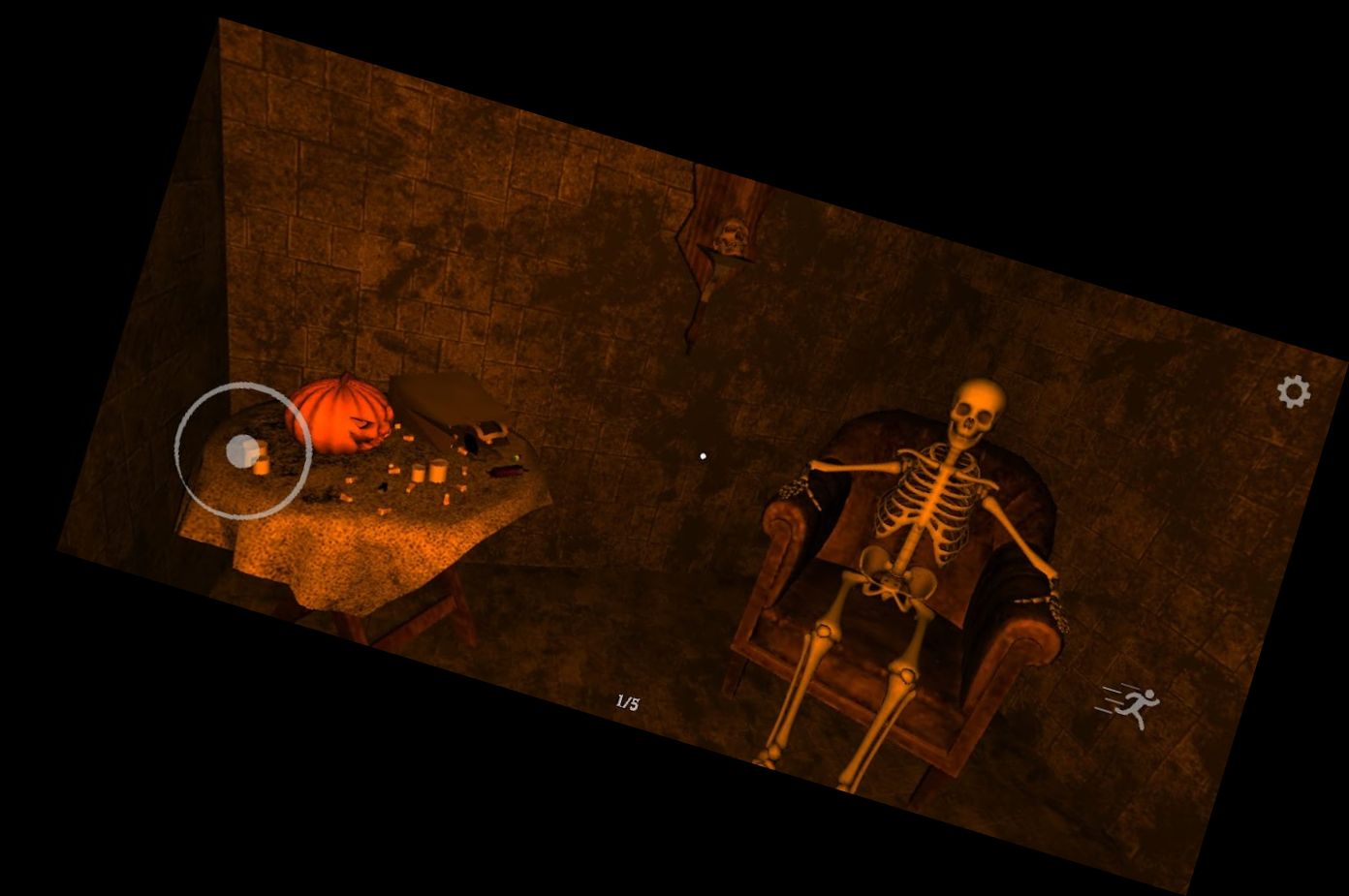The width and height of the screenshot is (1349, 896).
Task: Click the gear icon's center hole
Action: [1295, 391]
